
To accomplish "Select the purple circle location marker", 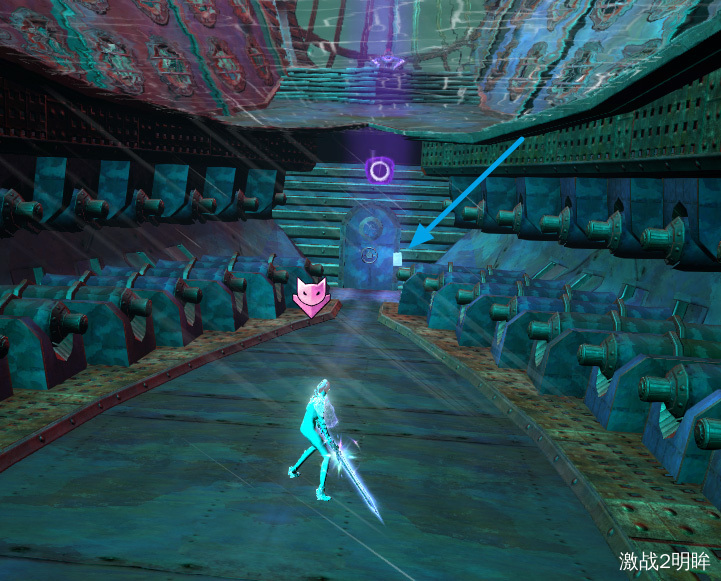I will pyautogui.click(x=379, y=170).
